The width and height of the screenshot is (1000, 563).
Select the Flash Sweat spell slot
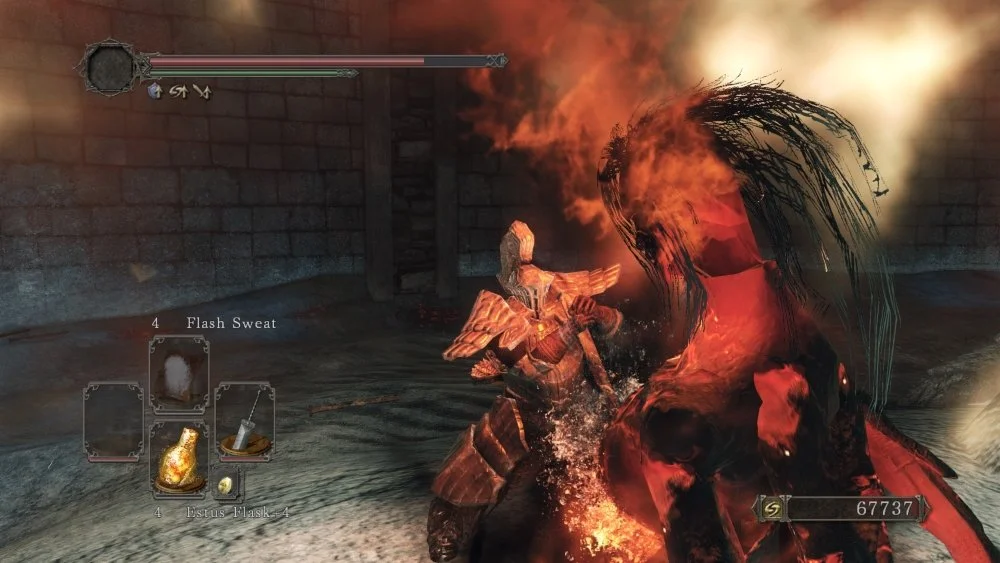[178, 374]
